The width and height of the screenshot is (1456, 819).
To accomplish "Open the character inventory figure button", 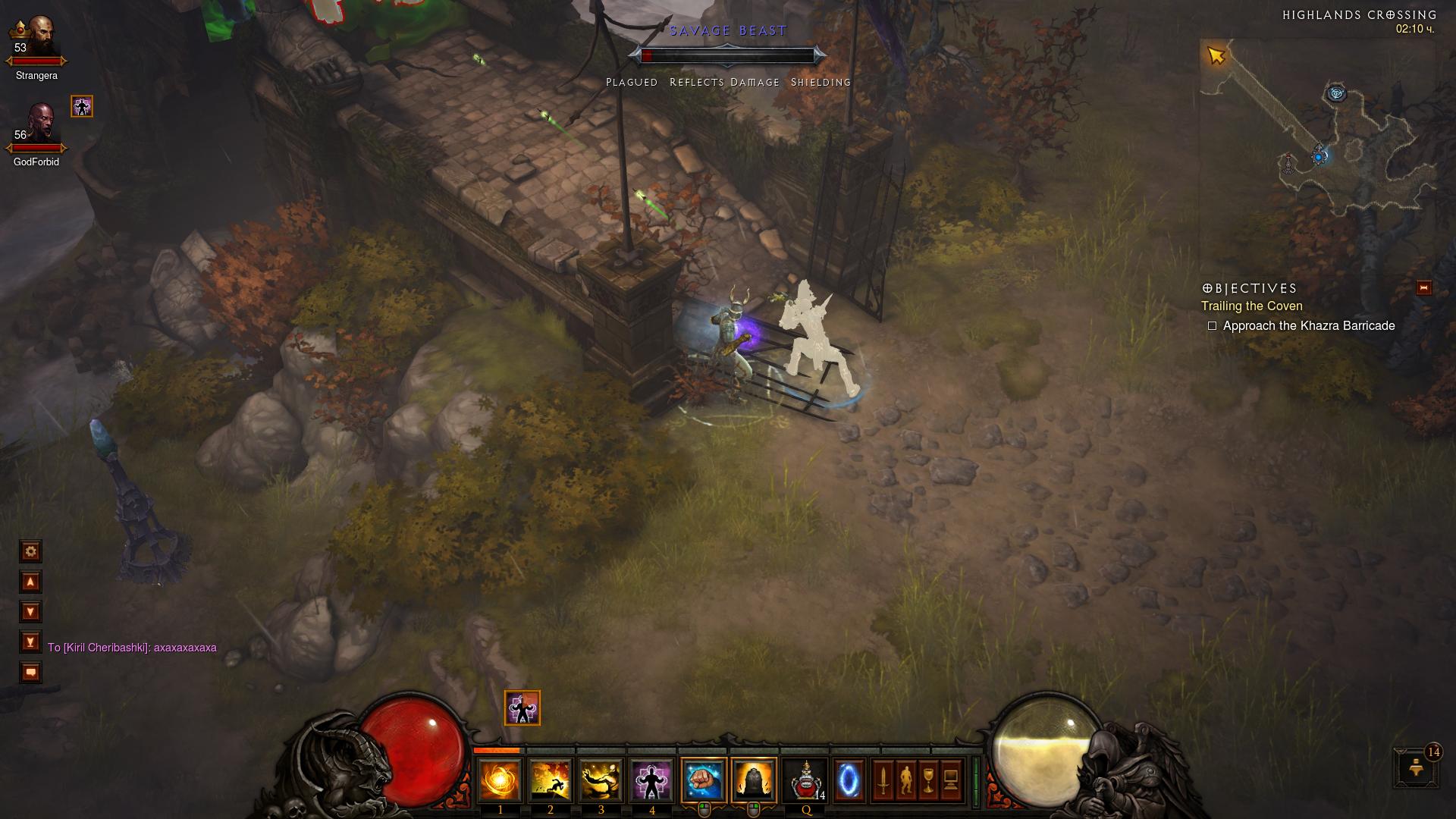I will pyautogui.click(x=906, y=780).
